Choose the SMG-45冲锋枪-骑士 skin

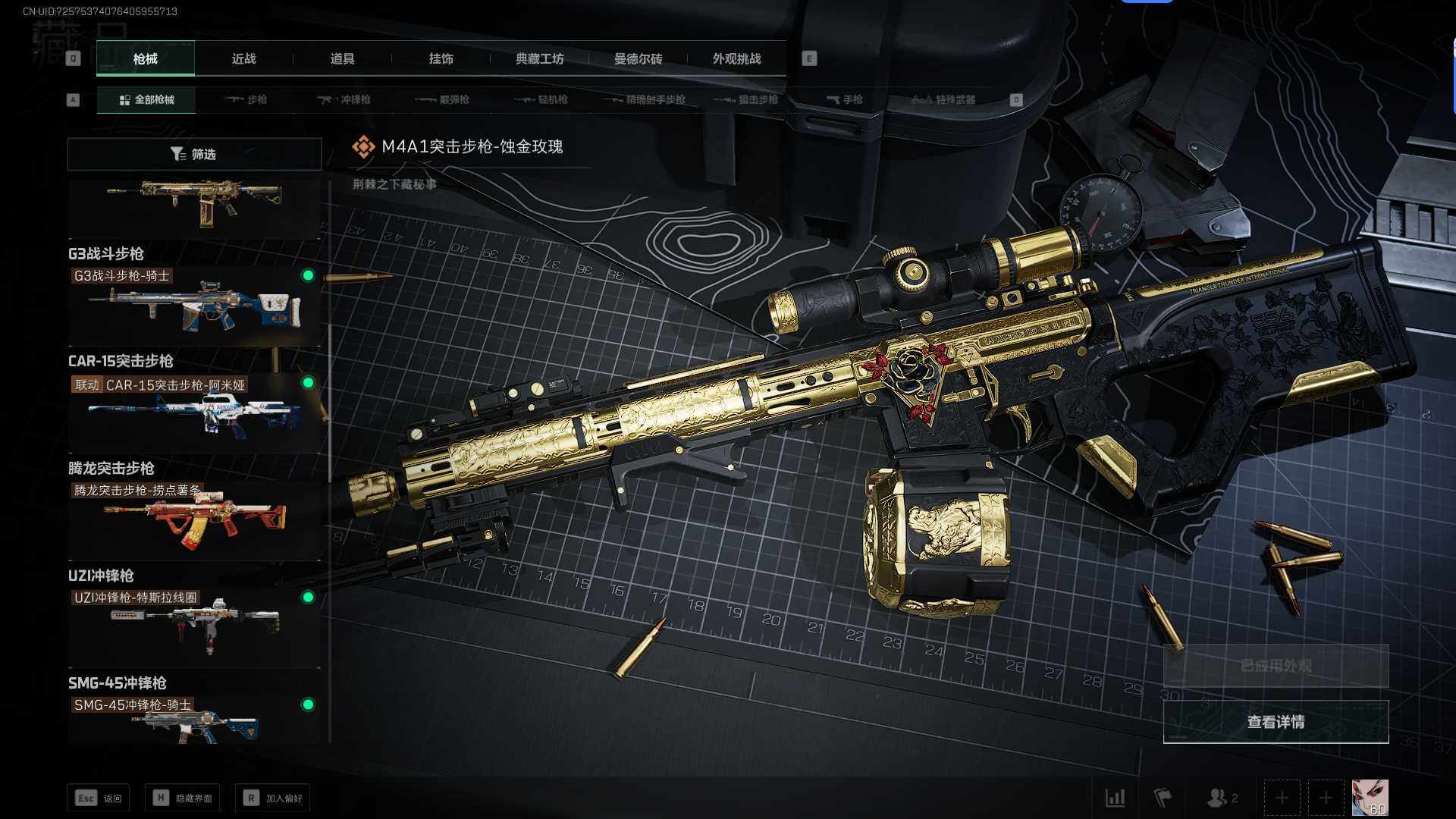point(194,720)
